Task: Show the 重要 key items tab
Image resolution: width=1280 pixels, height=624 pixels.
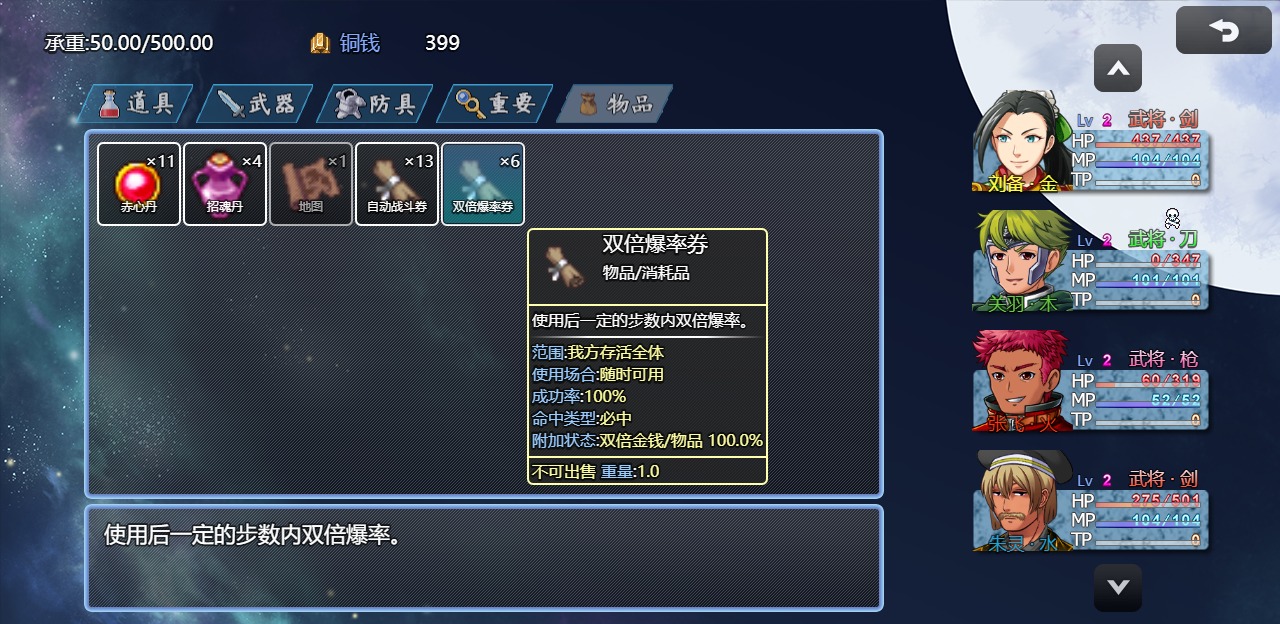Action: 496,104
